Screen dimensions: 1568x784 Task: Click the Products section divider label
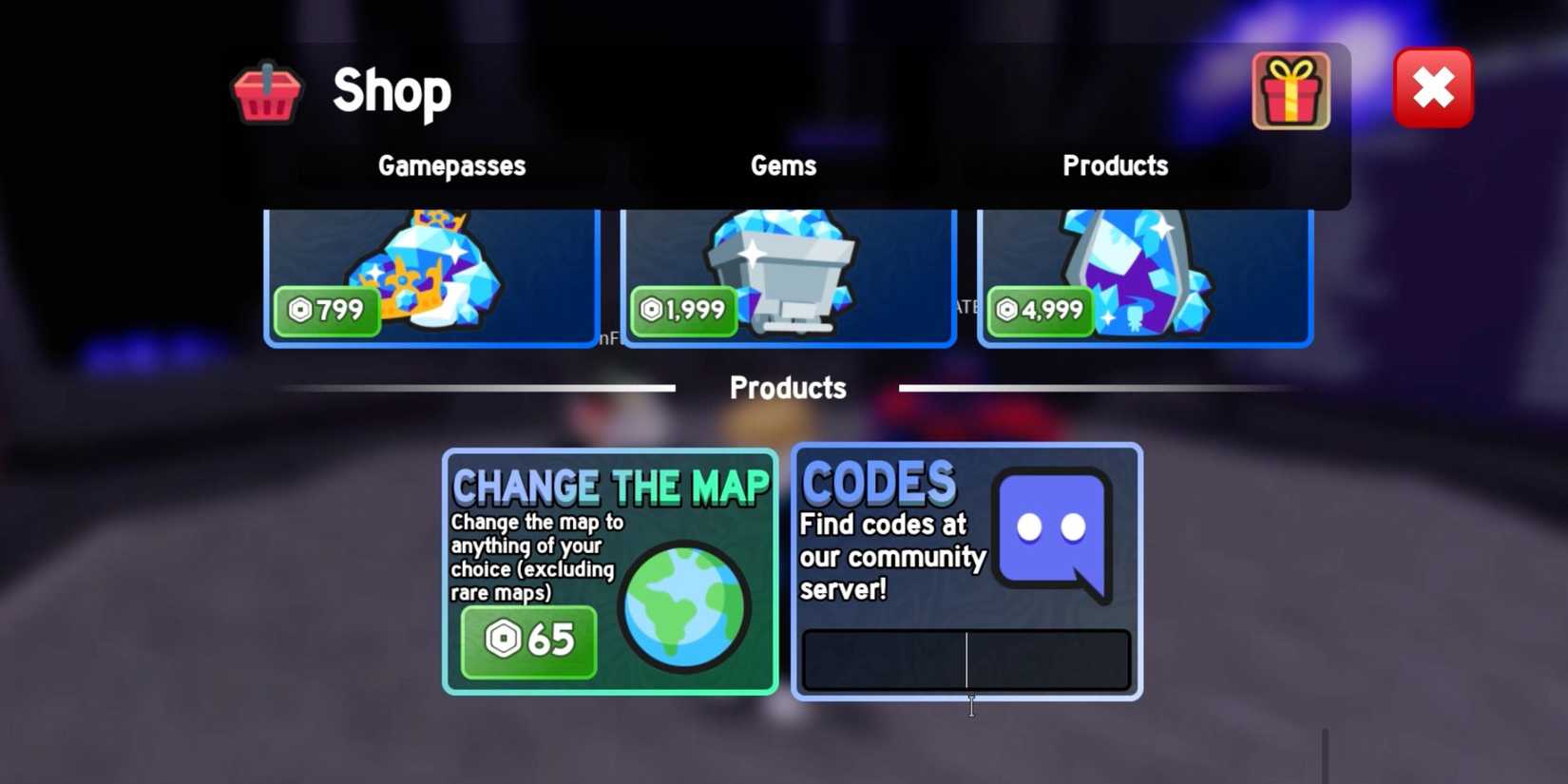pos(787,388)
